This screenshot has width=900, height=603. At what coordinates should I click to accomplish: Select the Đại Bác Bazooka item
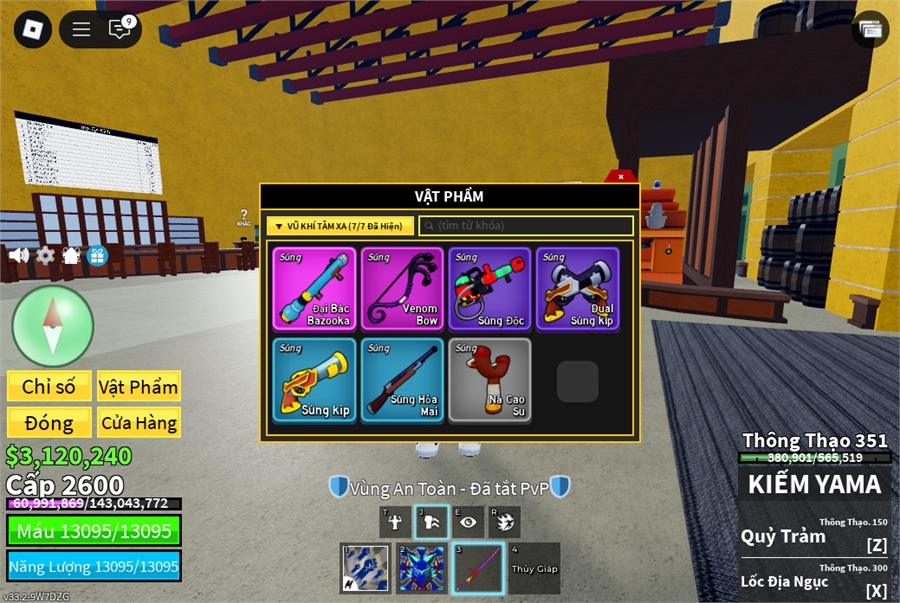pyautogui.click(x=313, y=289)
